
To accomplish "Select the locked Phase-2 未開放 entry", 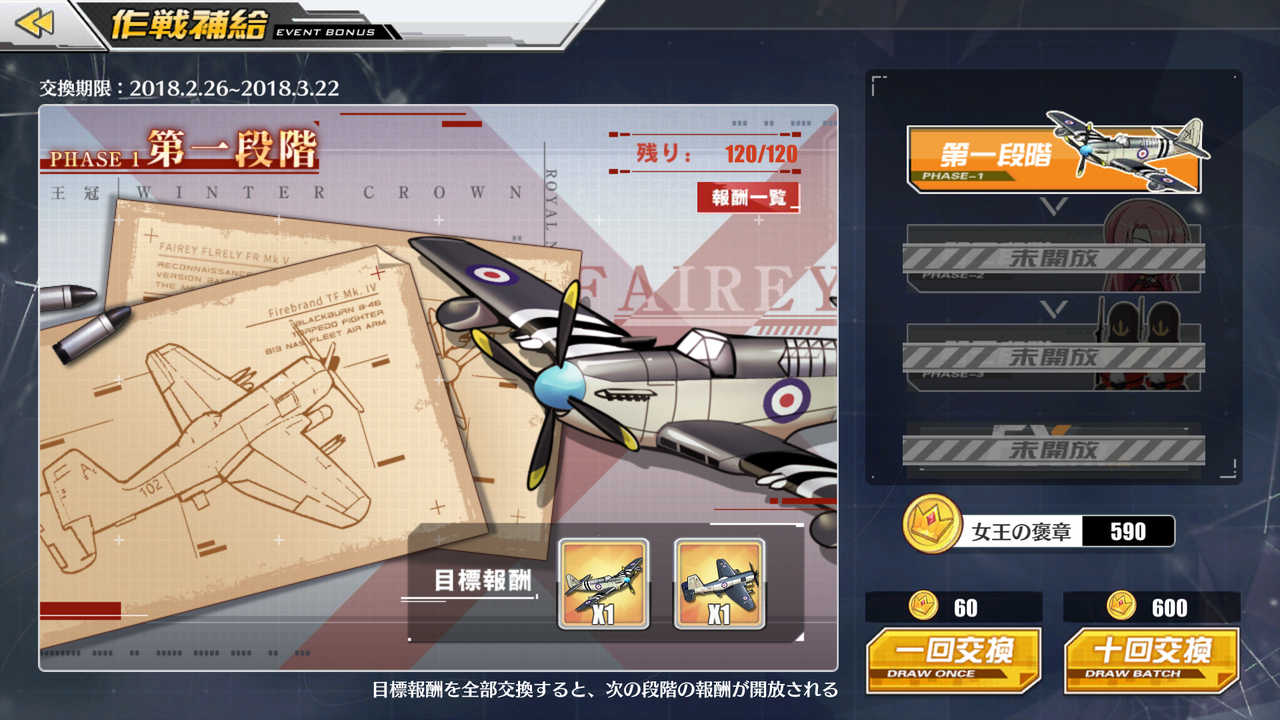I will click(1055, 258).
